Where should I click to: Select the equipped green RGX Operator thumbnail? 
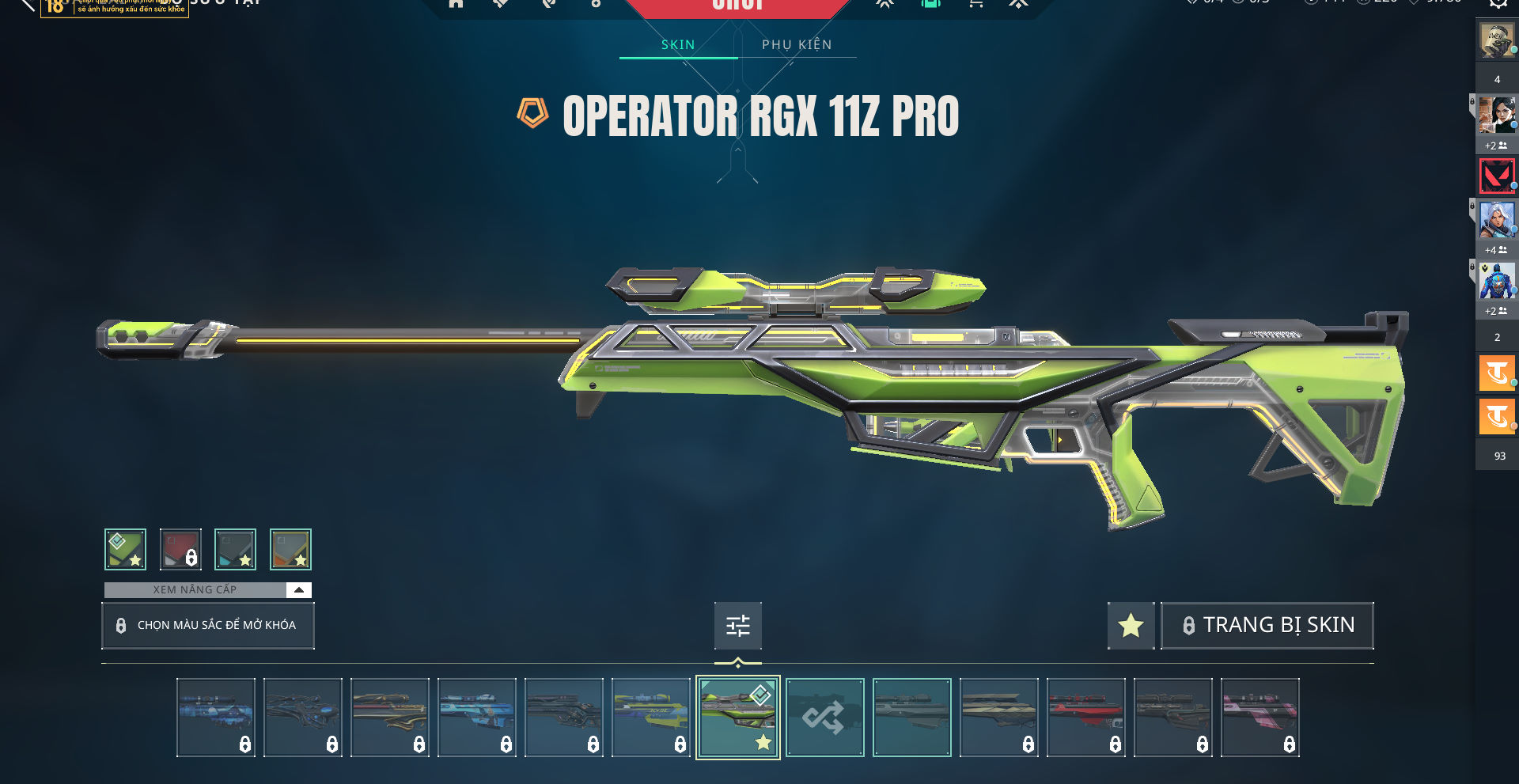737,718
